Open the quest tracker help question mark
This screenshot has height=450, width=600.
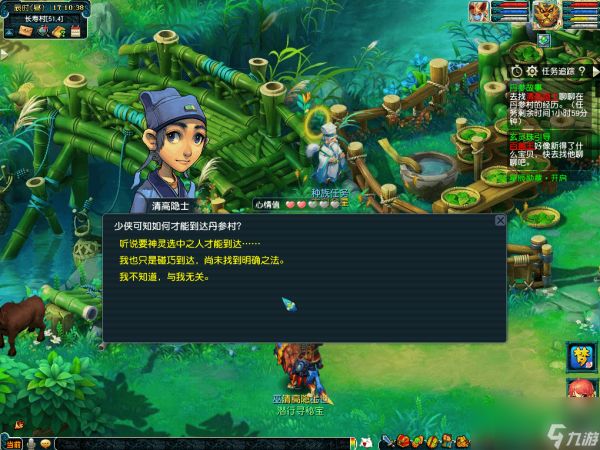[x=581, y=71]
